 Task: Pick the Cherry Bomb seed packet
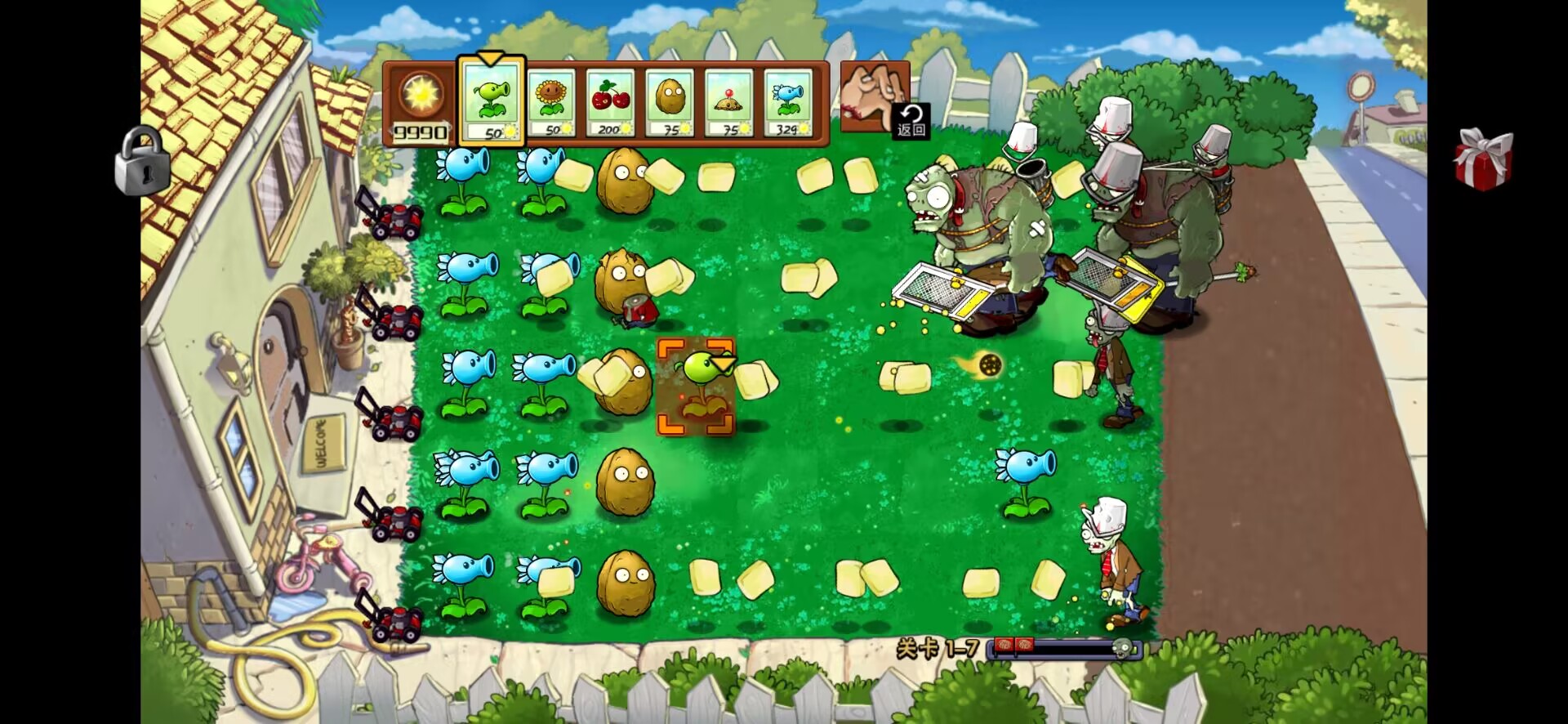coord(610,103)
